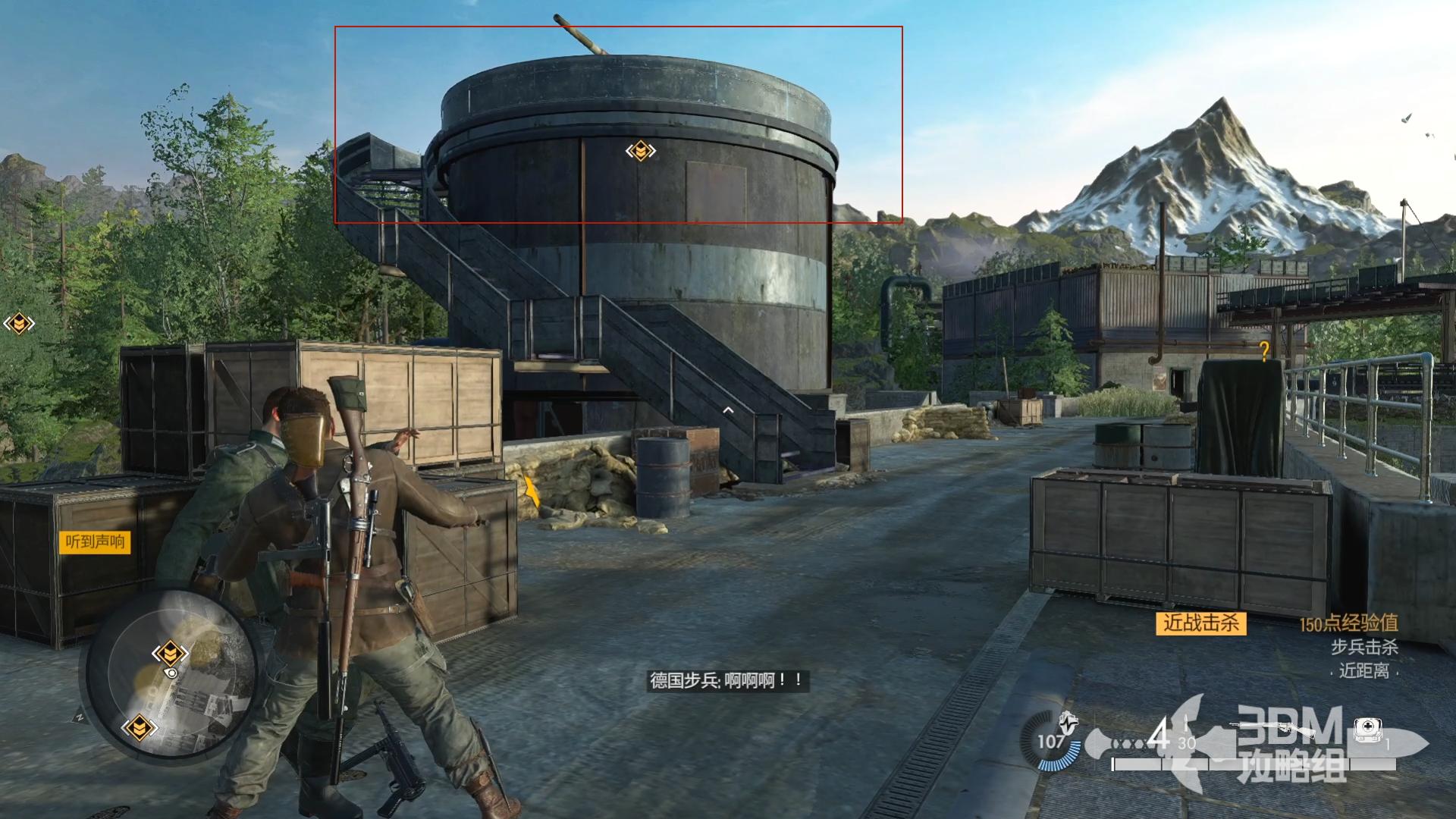The width and height of the screenshot is (1456, 819).
Task: Click the objective marker on the fuel tank
Action: click(641, 151)
